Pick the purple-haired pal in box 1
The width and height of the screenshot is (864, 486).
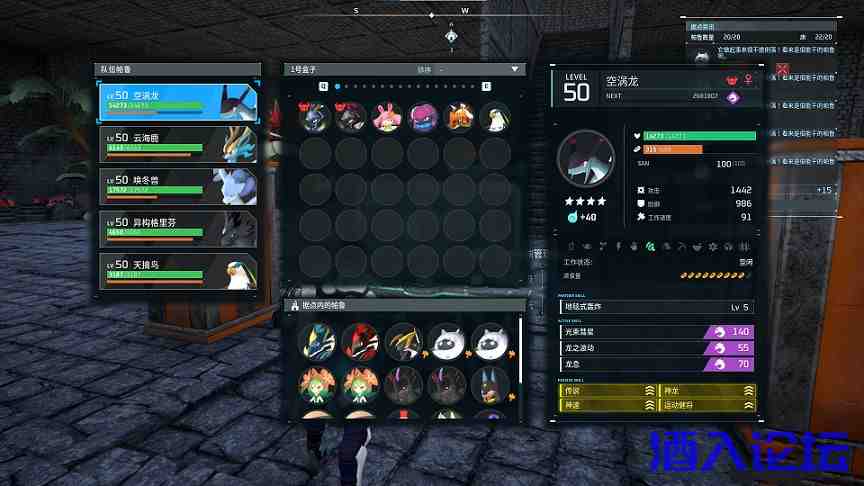click(422, 118)
